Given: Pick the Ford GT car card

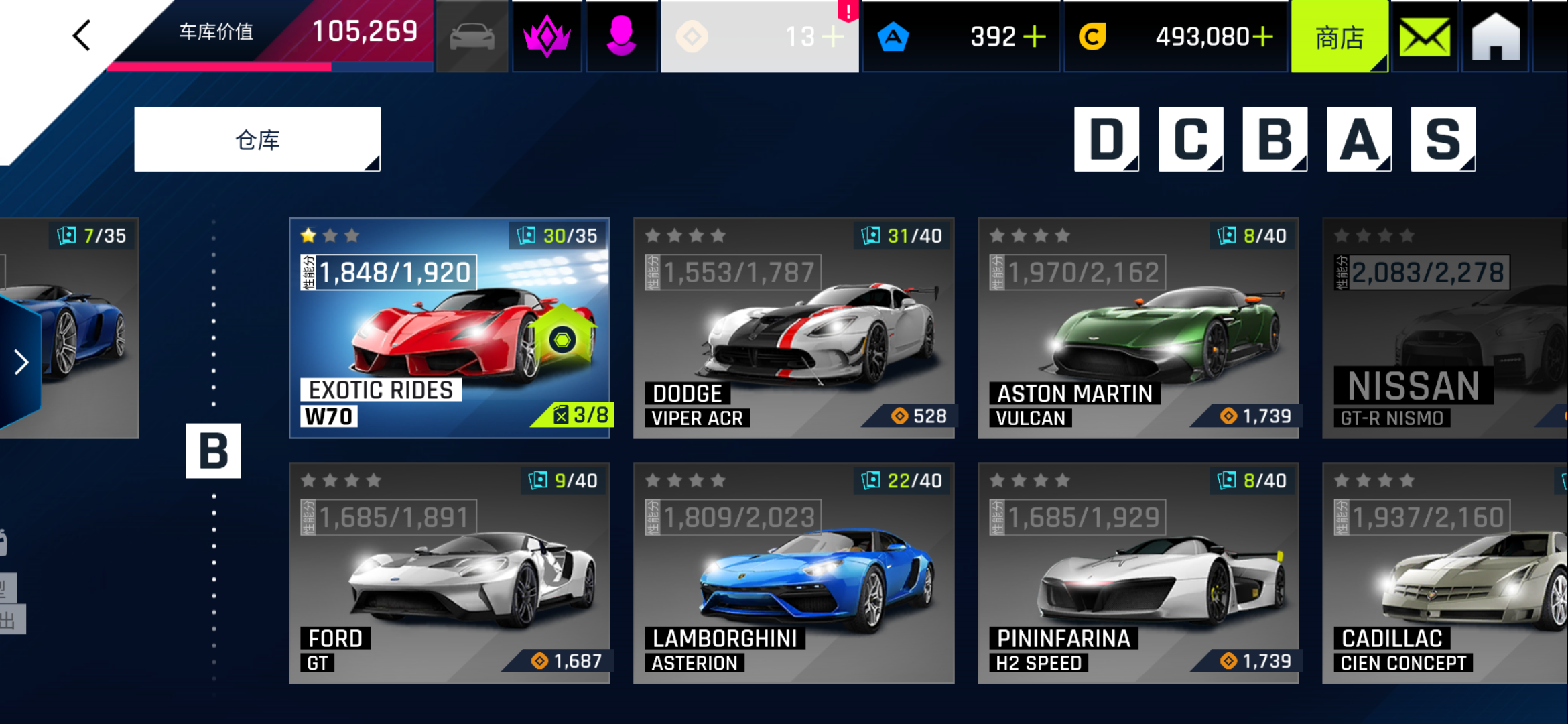Looking at the screenshot, I should coord(450,573).
